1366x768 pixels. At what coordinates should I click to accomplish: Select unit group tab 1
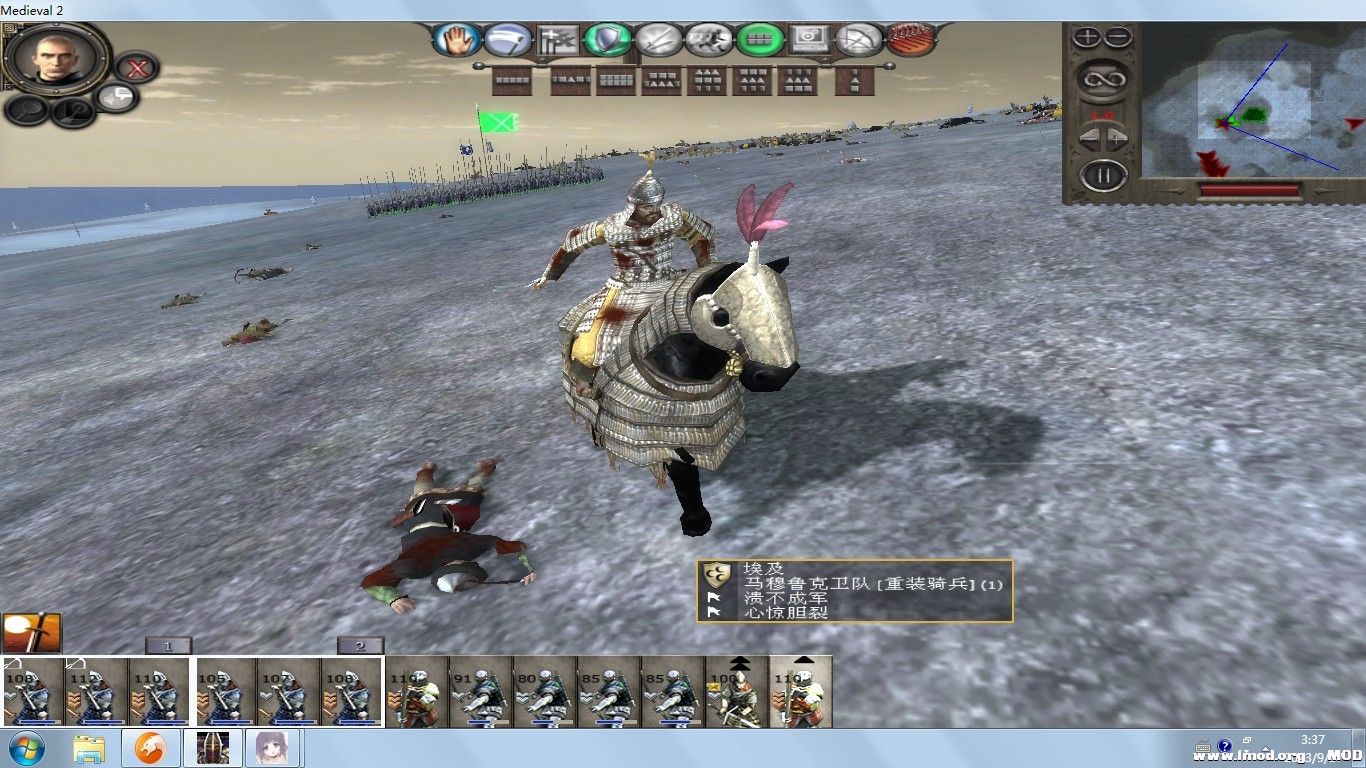tap(168, 646)
